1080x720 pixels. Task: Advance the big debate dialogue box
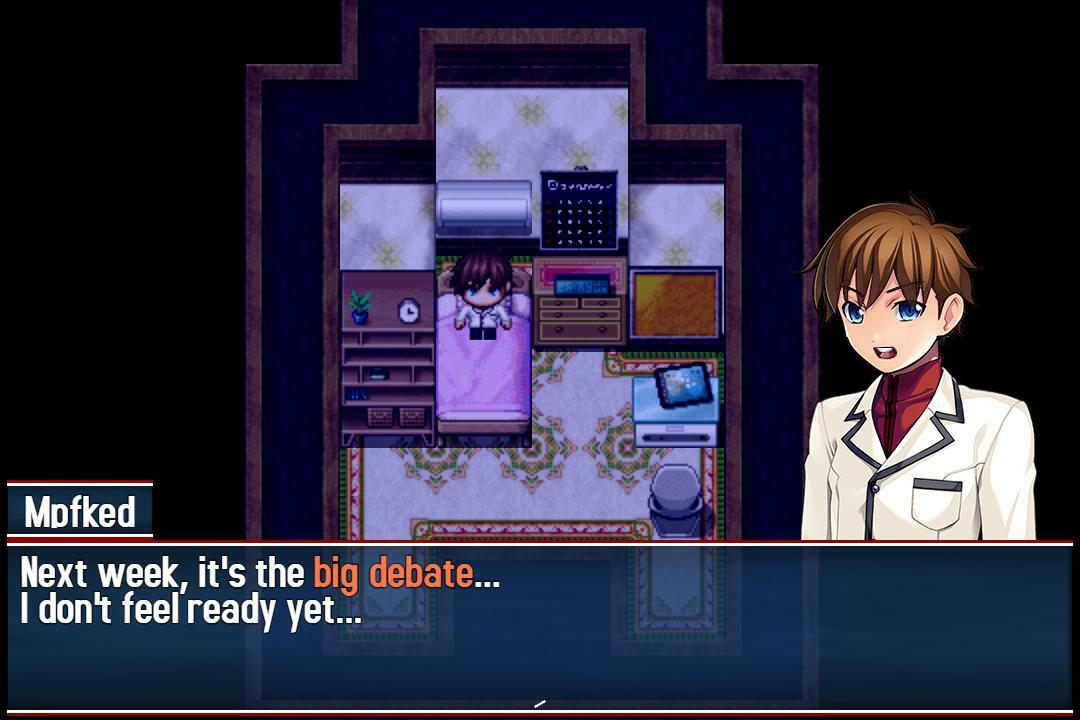[x=540, y=626]
